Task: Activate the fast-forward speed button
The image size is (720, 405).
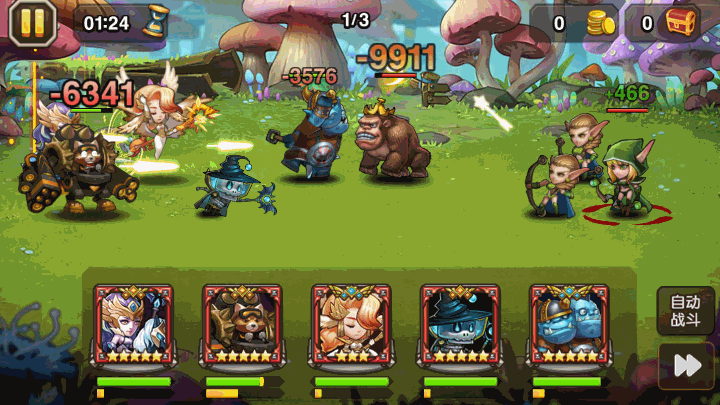Action: pos(686,367)
